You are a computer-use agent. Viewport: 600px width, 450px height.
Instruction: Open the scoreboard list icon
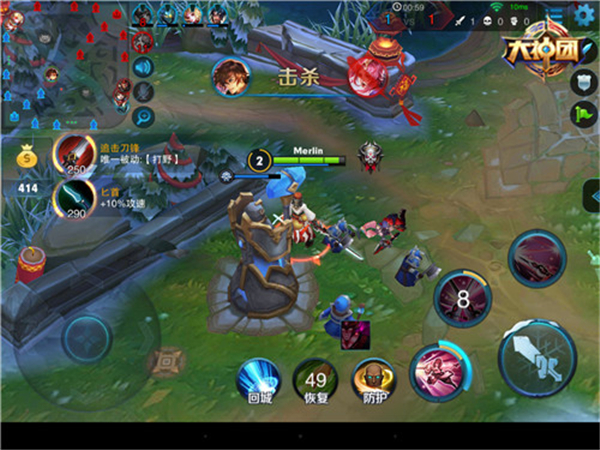click(x=554, y=15)
